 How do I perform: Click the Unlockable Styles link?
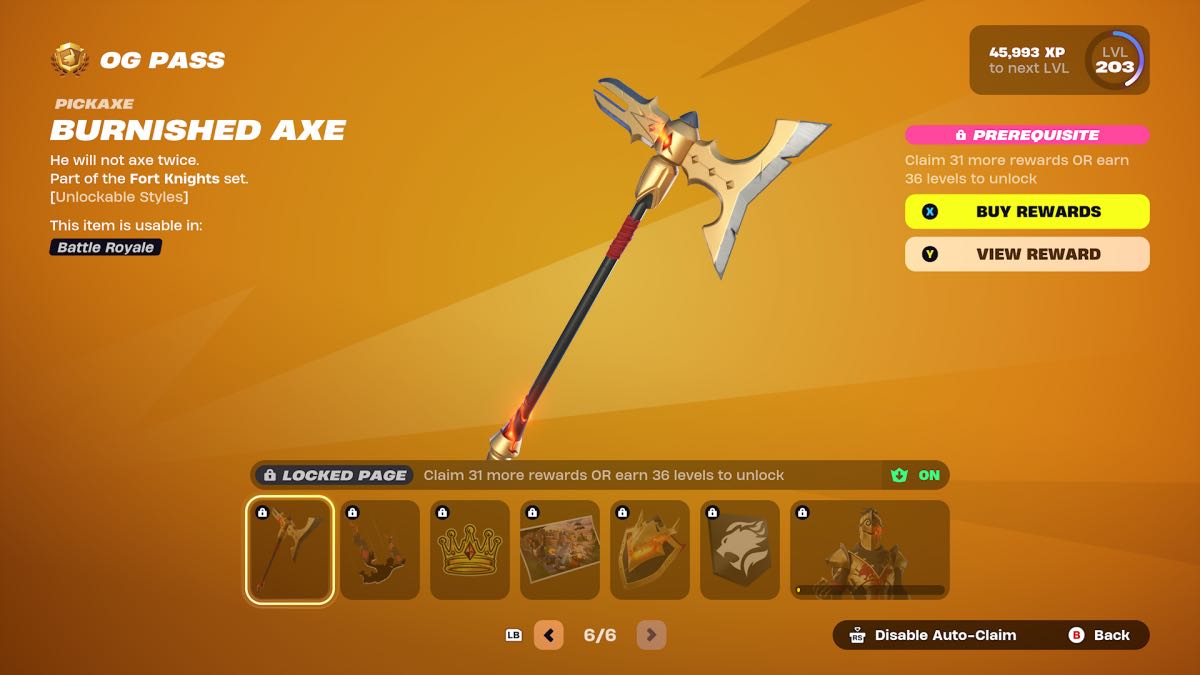pyautogui.click(x=119, y=197)
